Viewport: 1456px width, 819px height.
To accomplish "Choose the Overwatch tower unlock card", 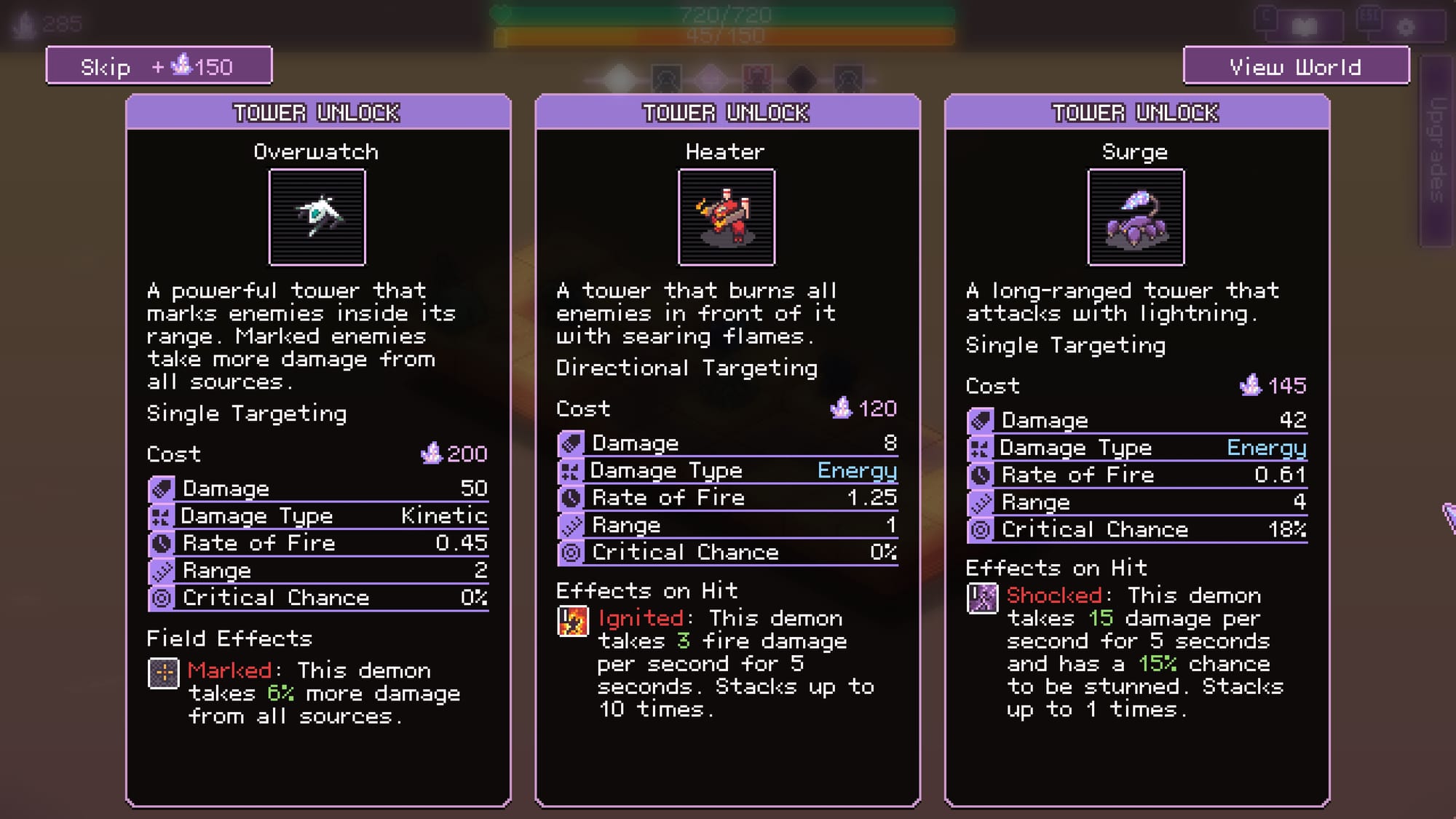I will pyautogui.click(x=318, y=450).
